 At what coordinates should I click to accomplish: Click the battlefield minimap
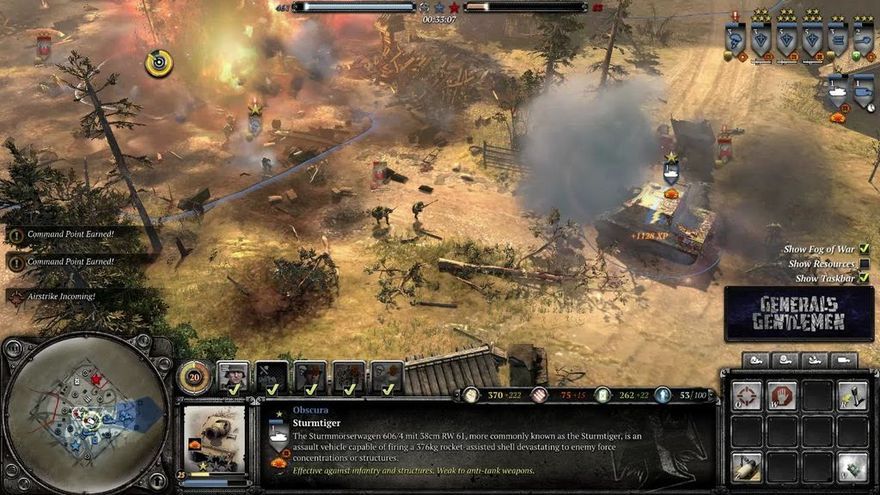point(85,412)
